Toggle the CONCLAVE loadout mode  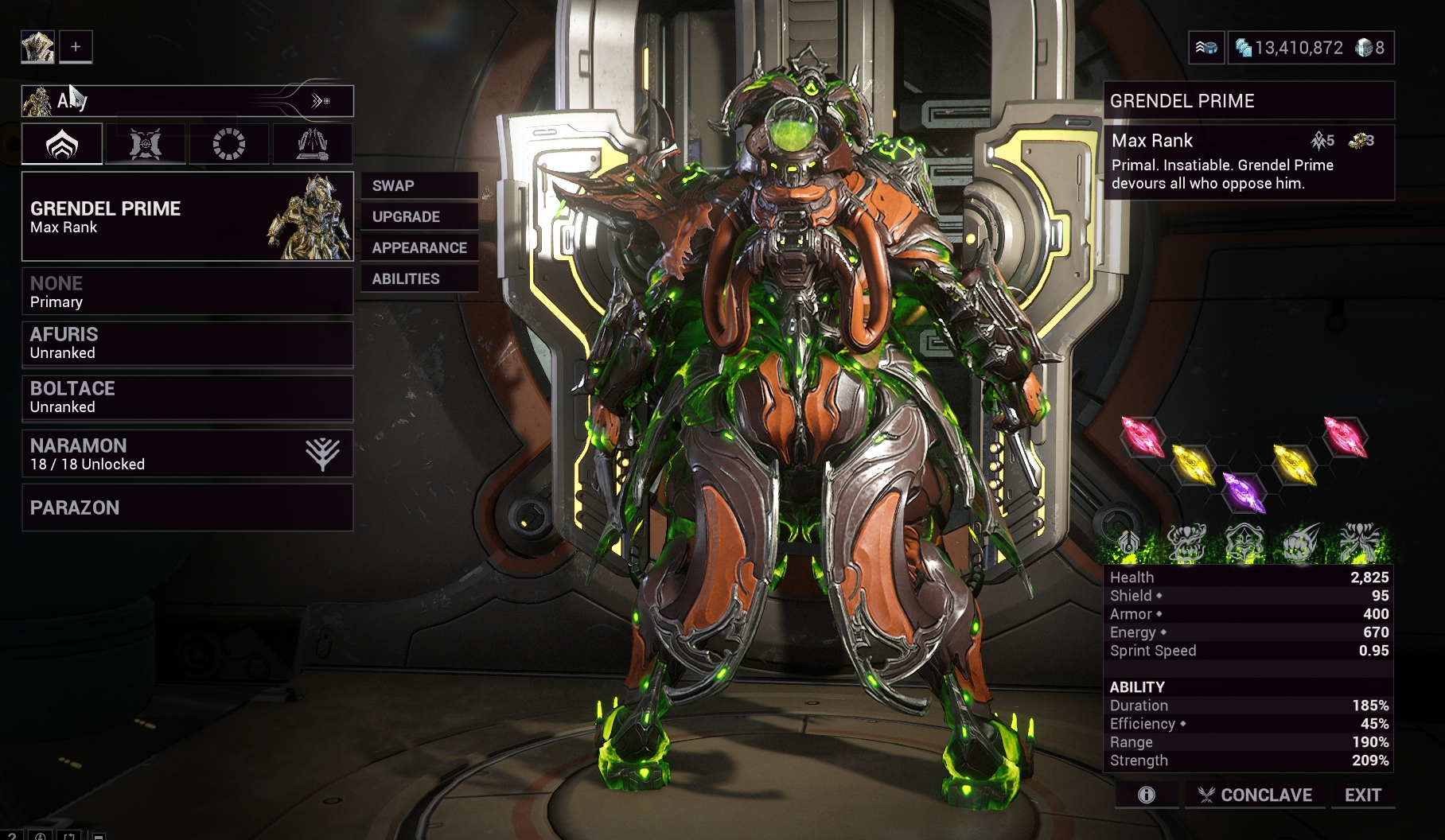click(x=1255, y=795)
